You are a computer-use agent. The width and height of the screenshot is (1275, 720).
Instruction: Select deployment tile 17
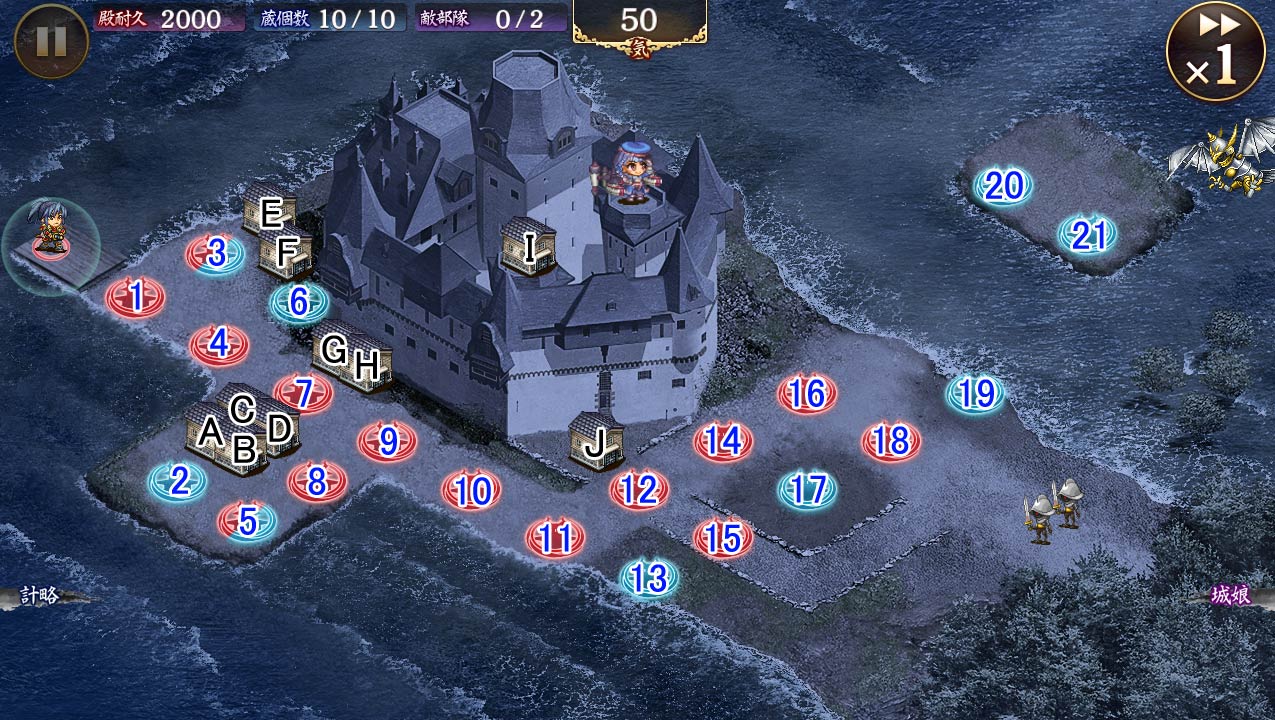[x=807, y=490]
